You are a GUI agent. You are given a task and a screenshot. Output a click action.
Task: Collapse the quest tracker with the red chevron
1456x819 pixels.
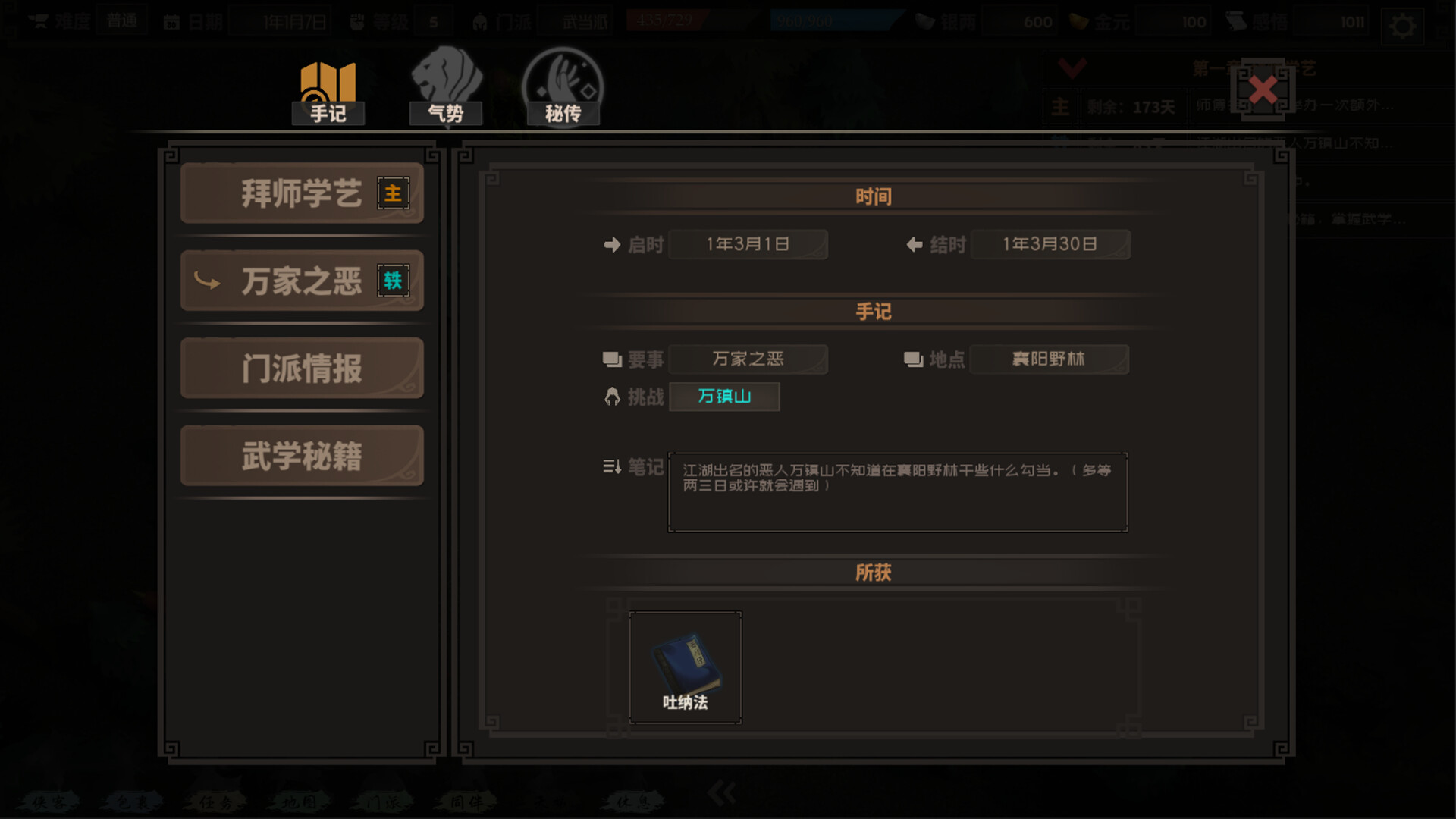1072,68
